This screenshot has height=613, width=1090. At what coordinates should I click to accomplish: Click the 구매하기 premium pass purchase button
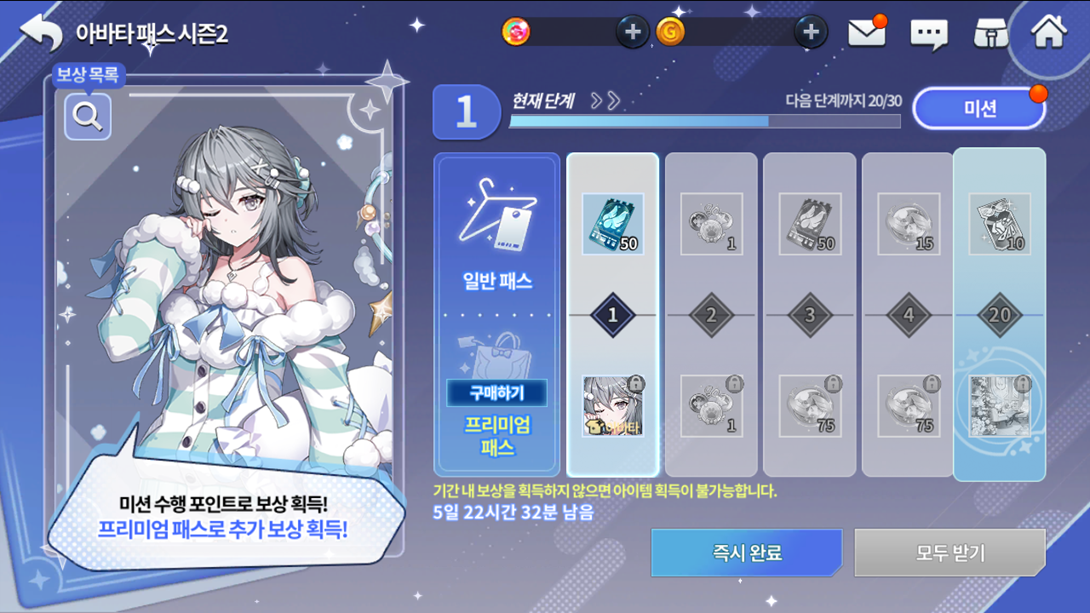(496, 392)
